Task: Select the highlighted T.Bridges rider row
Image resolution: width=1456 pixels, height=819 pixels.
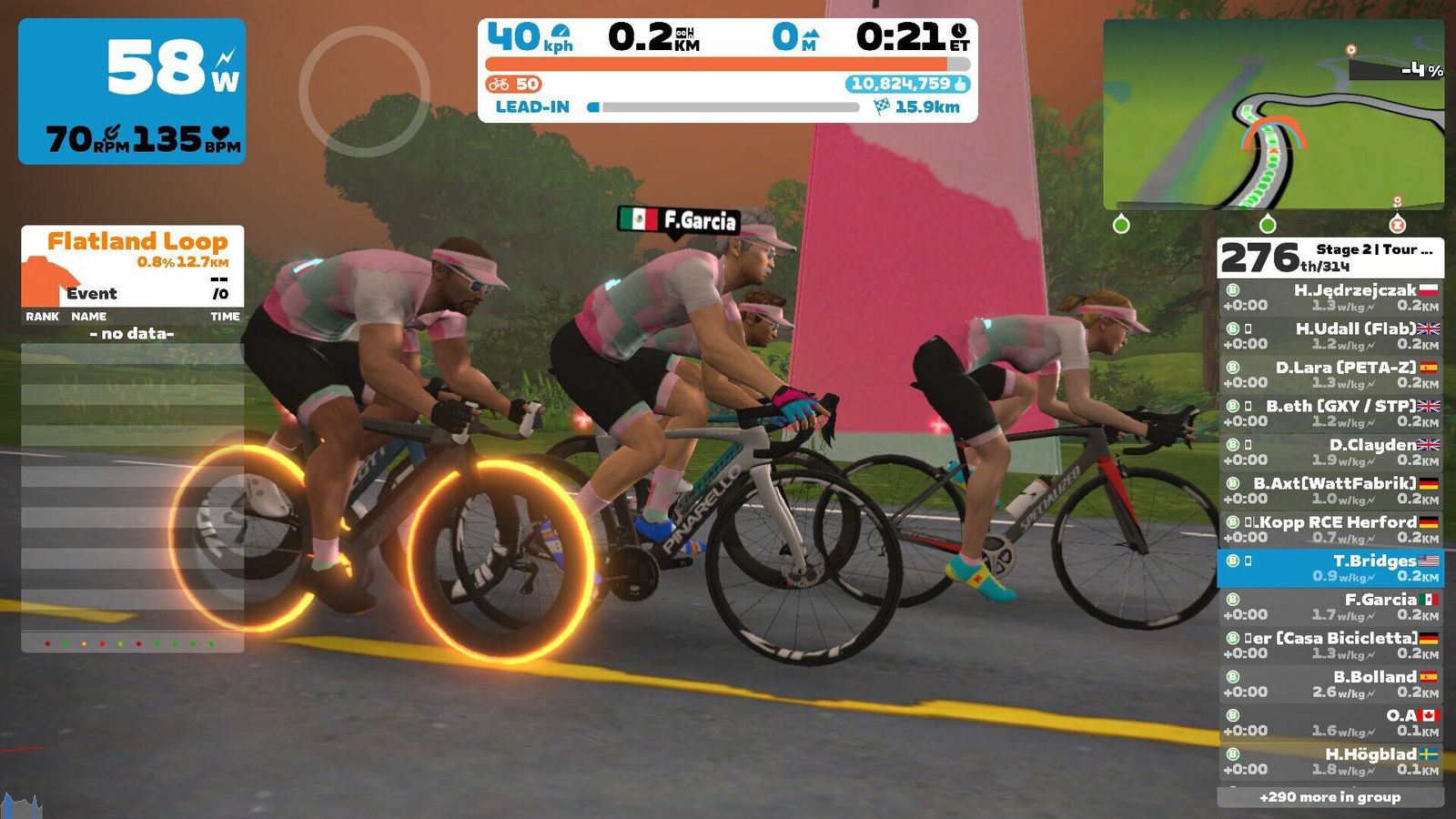Action: click(1330, 568)
